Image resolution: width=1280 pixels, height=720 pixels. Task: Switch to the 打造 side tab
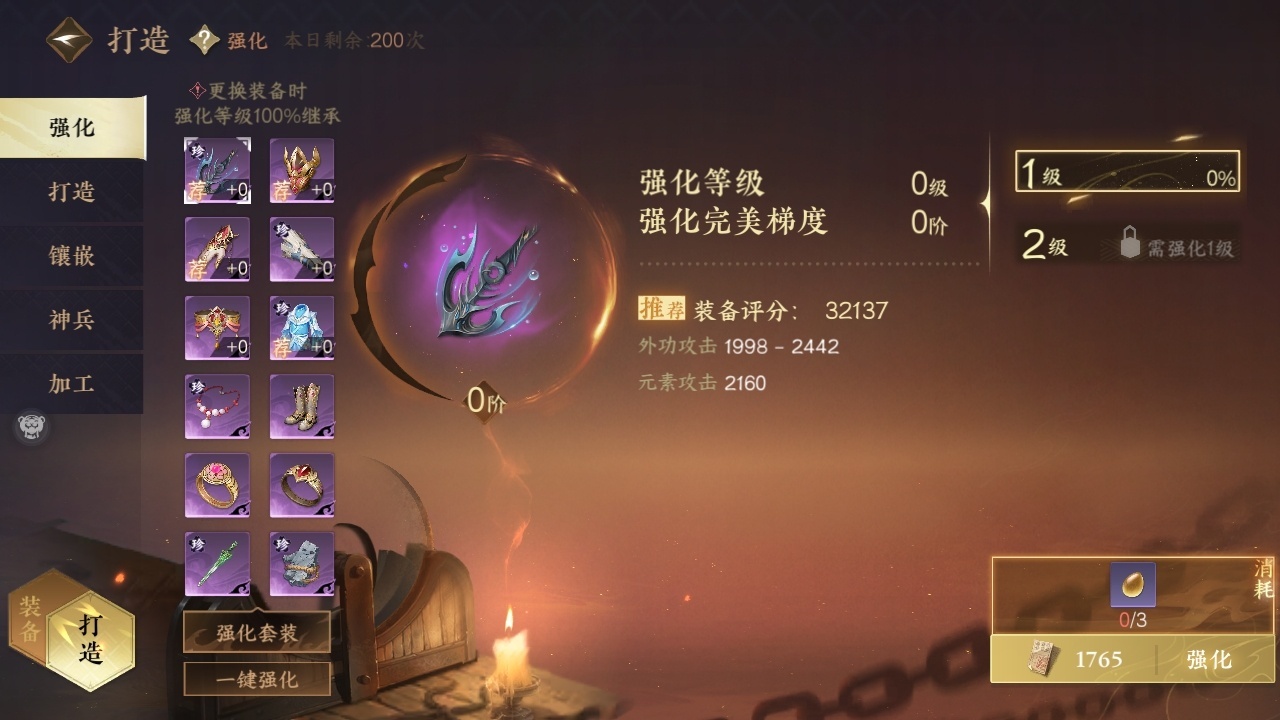click(x=72, y=192)
